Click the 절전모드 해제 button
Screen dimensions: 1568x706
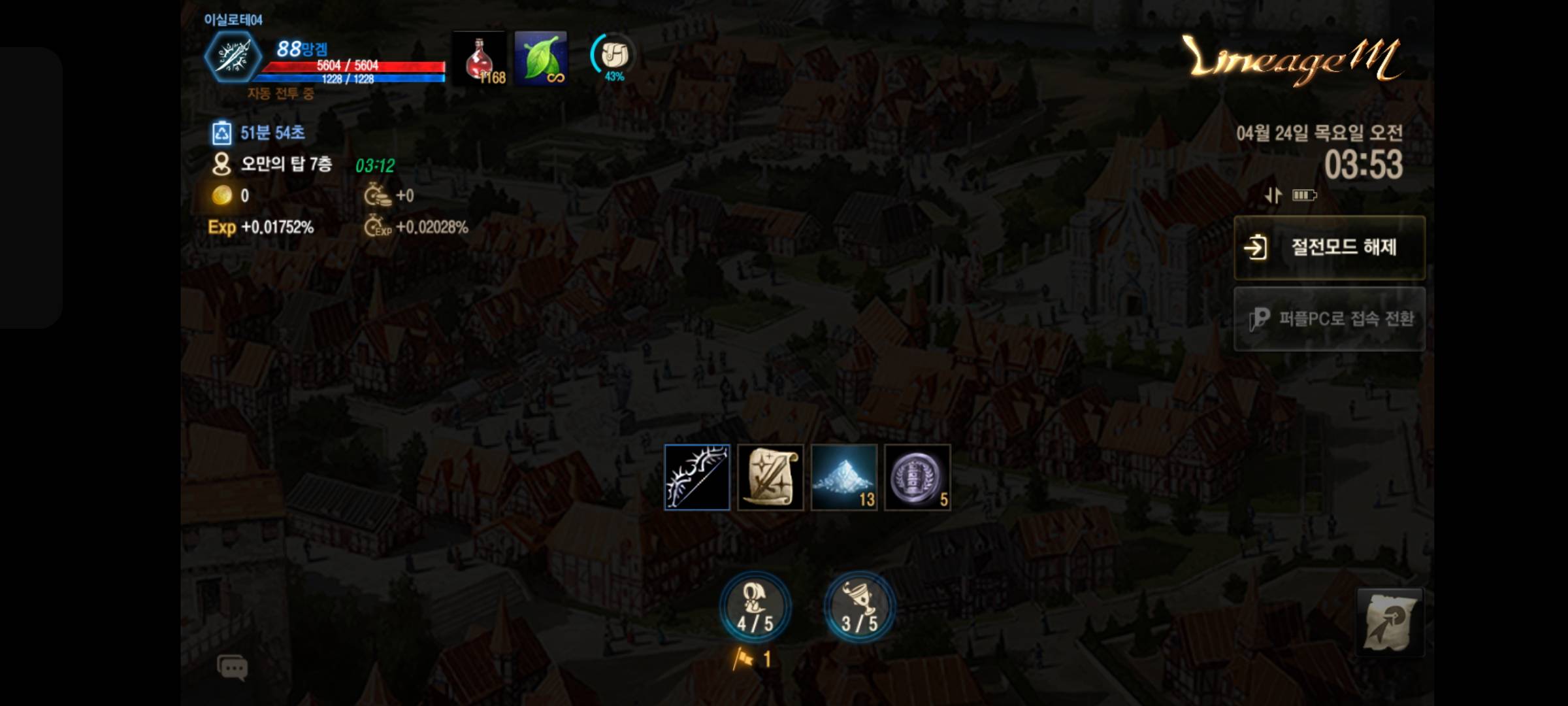1329,248
